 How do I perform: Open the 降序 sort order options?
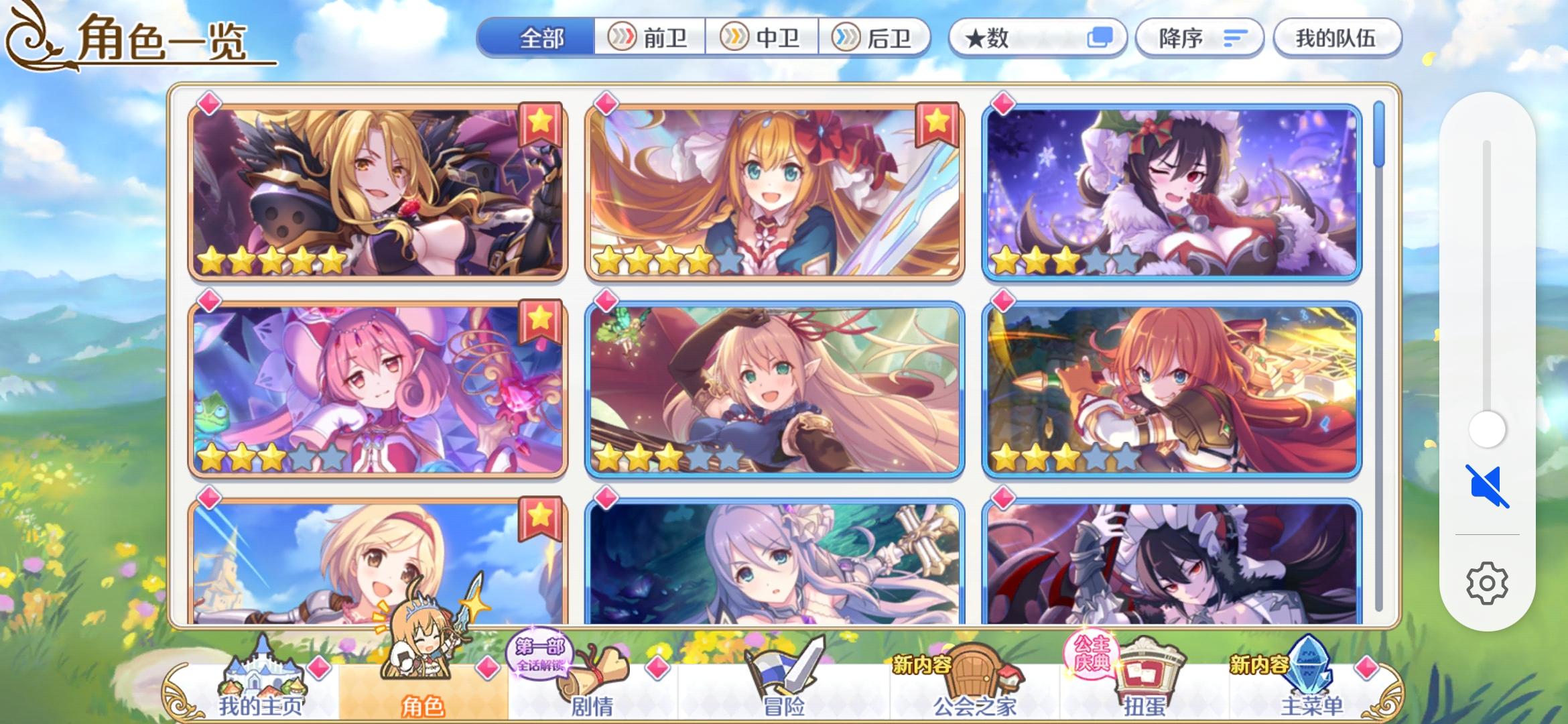[x=1199, y=38]
